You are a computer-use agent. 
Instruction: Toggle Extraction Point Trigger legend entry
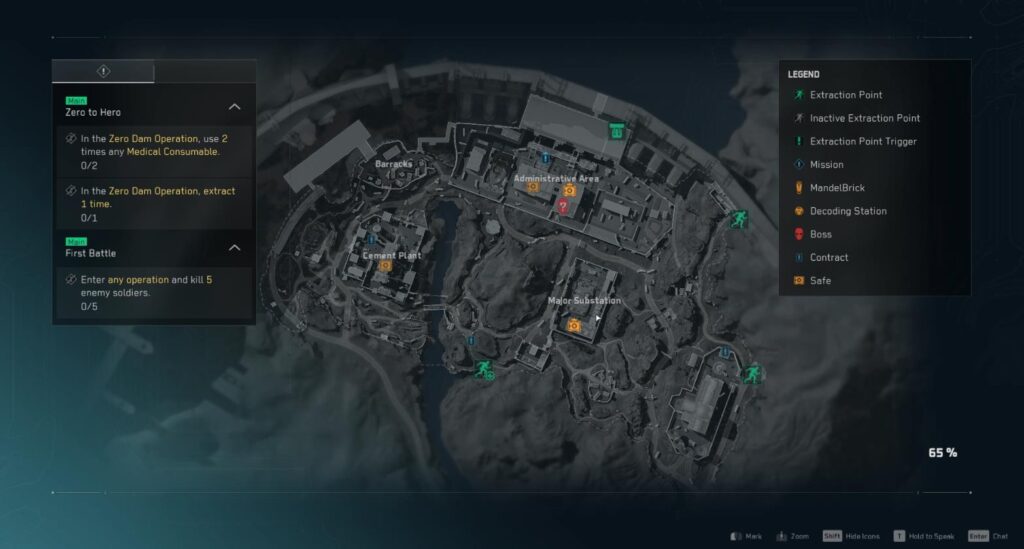[862, 141]
